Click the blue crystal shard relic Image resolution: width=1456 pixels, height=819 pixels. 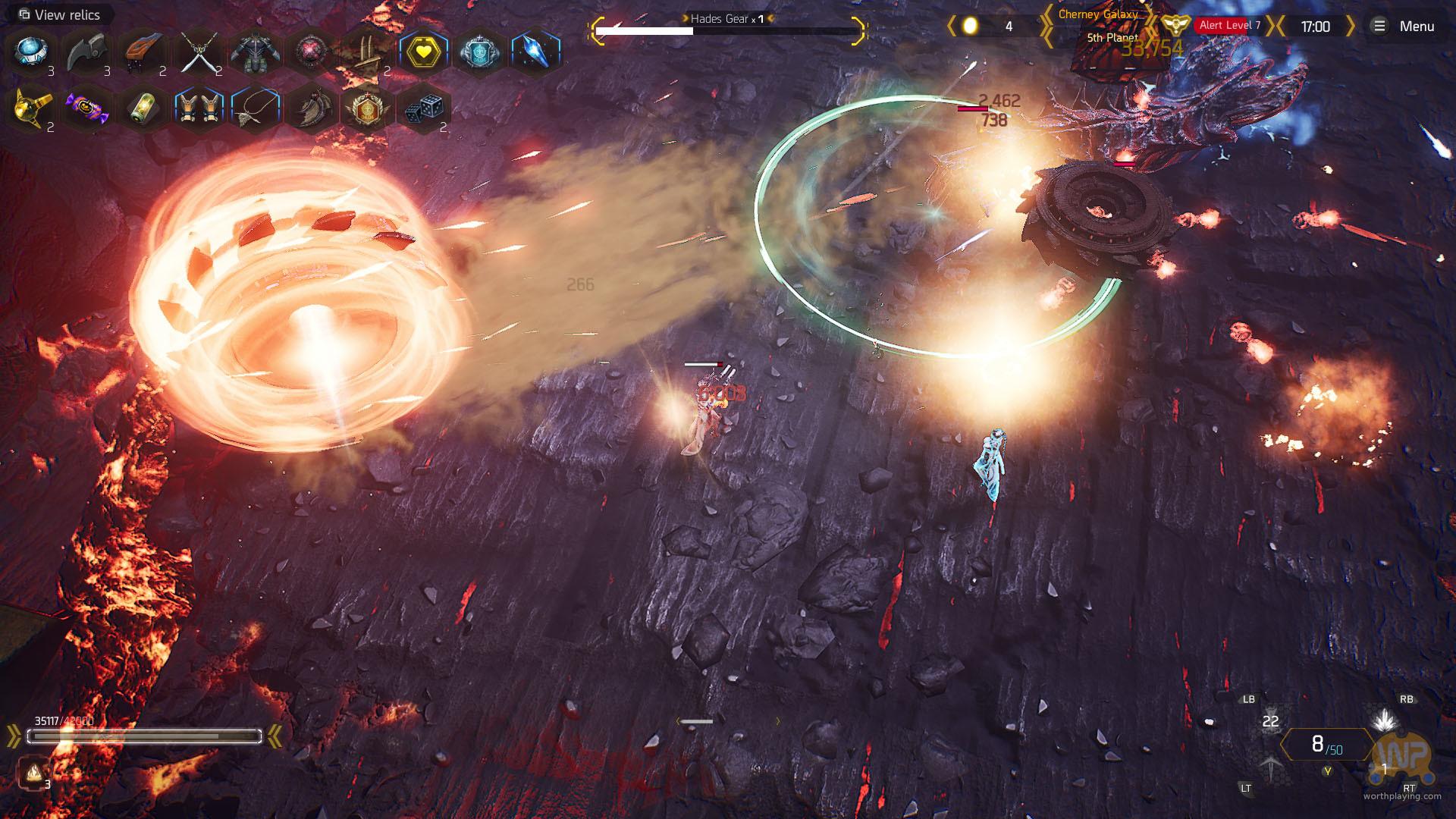[536, 52]
